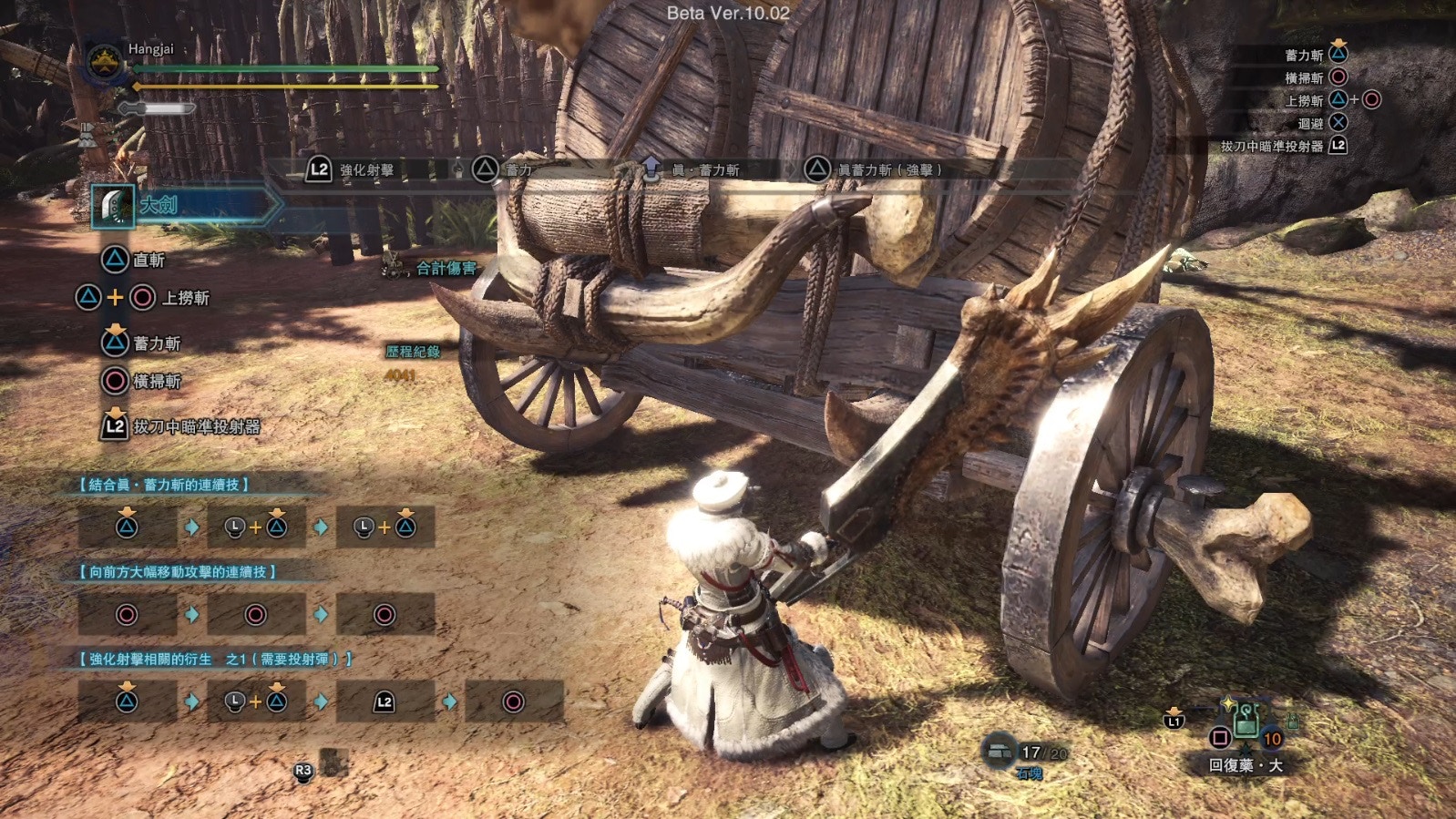Select the 合計傷害 total damage label
The height and width of the screenshot is (819, 1456).
[446, 268]
